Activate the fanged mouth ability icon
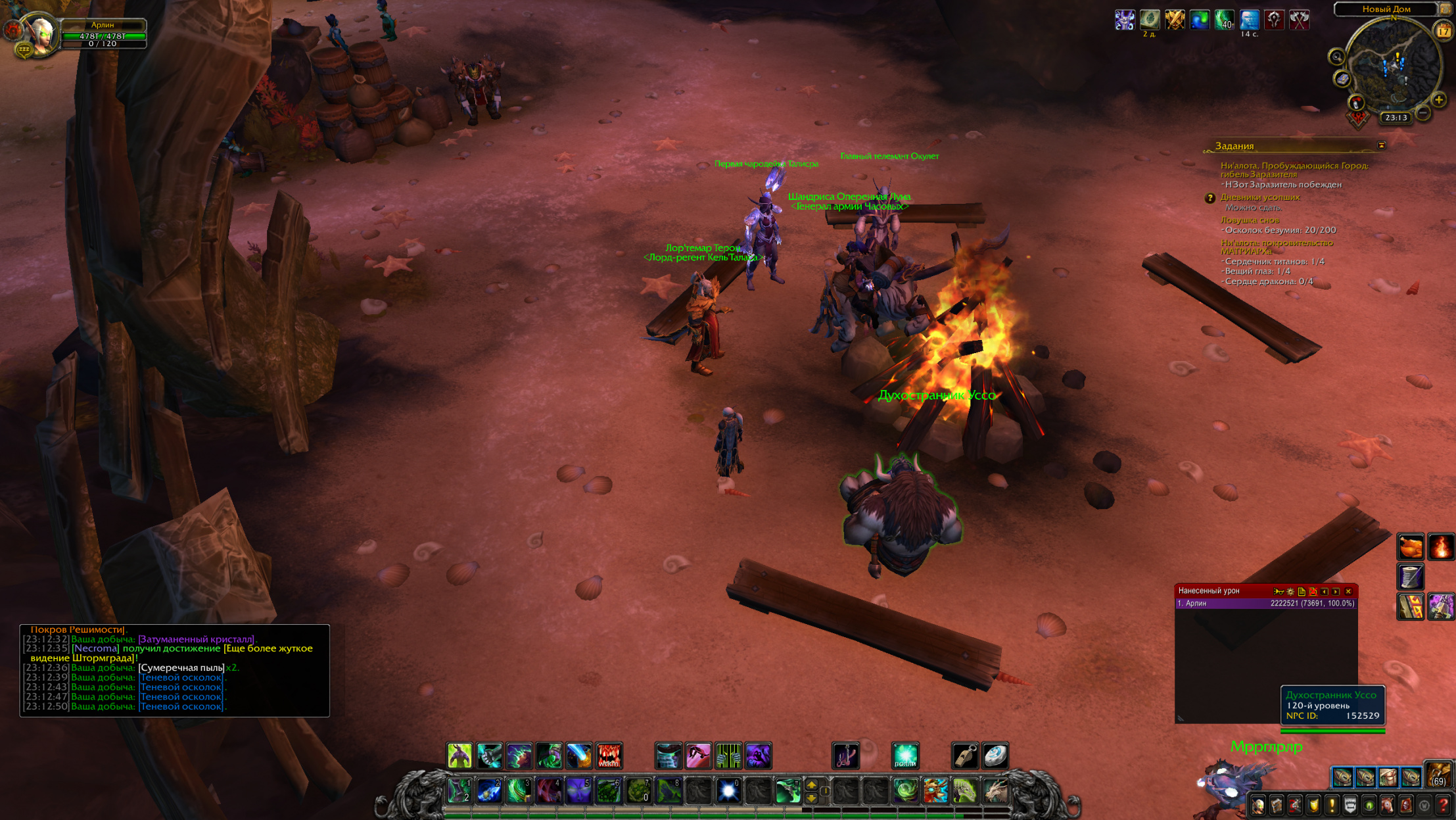The width and height of the screenshot is (1456, 820). (609, 756)
